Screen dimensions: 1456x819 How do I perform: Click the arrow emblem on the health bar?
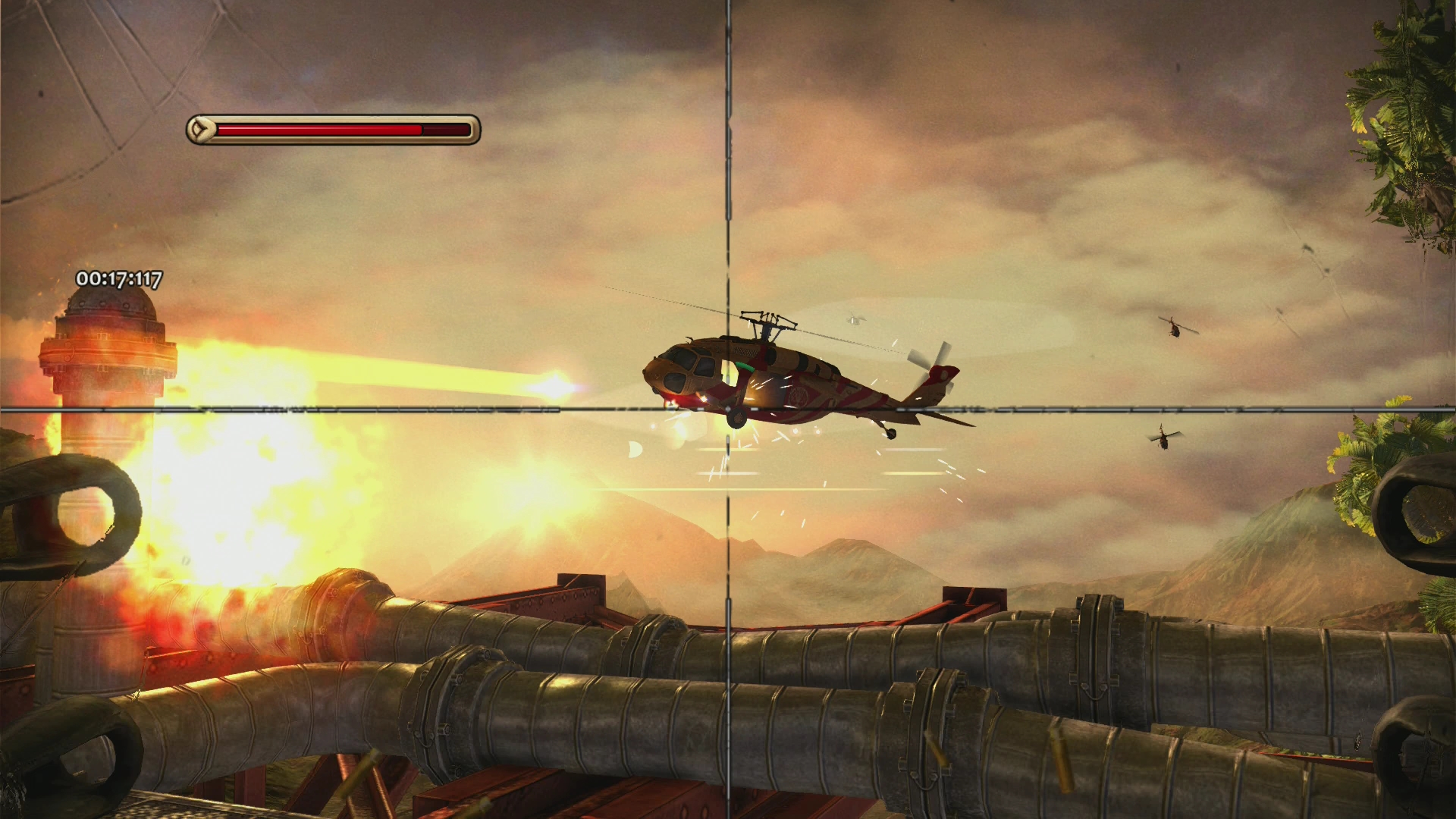click(200, 129)
